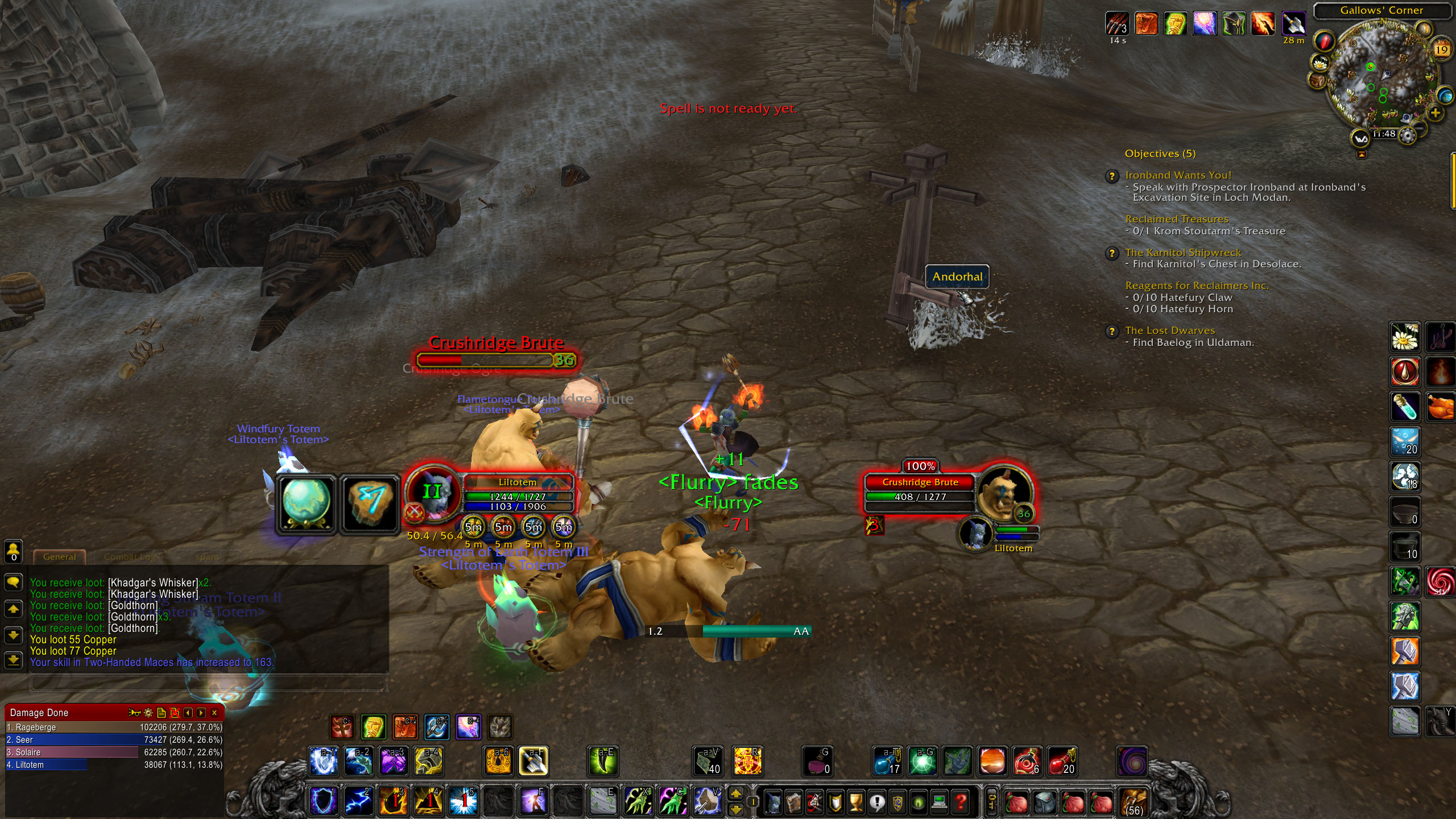1456x819 pixels.
Task: Select the Crushridge Brute target frame at 100%
Action: click(x=921, y=482)
